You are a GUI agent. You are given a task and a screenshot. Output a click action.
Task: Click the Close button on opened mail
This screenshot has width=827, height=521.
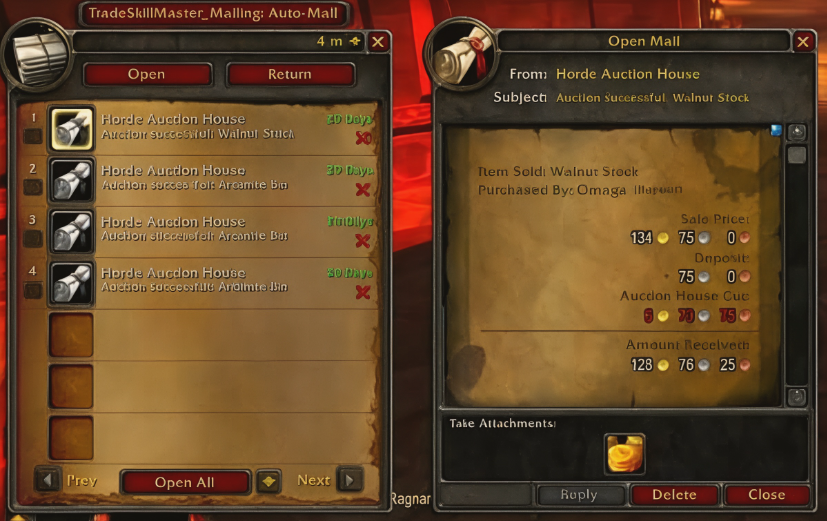tap(766, 494)
